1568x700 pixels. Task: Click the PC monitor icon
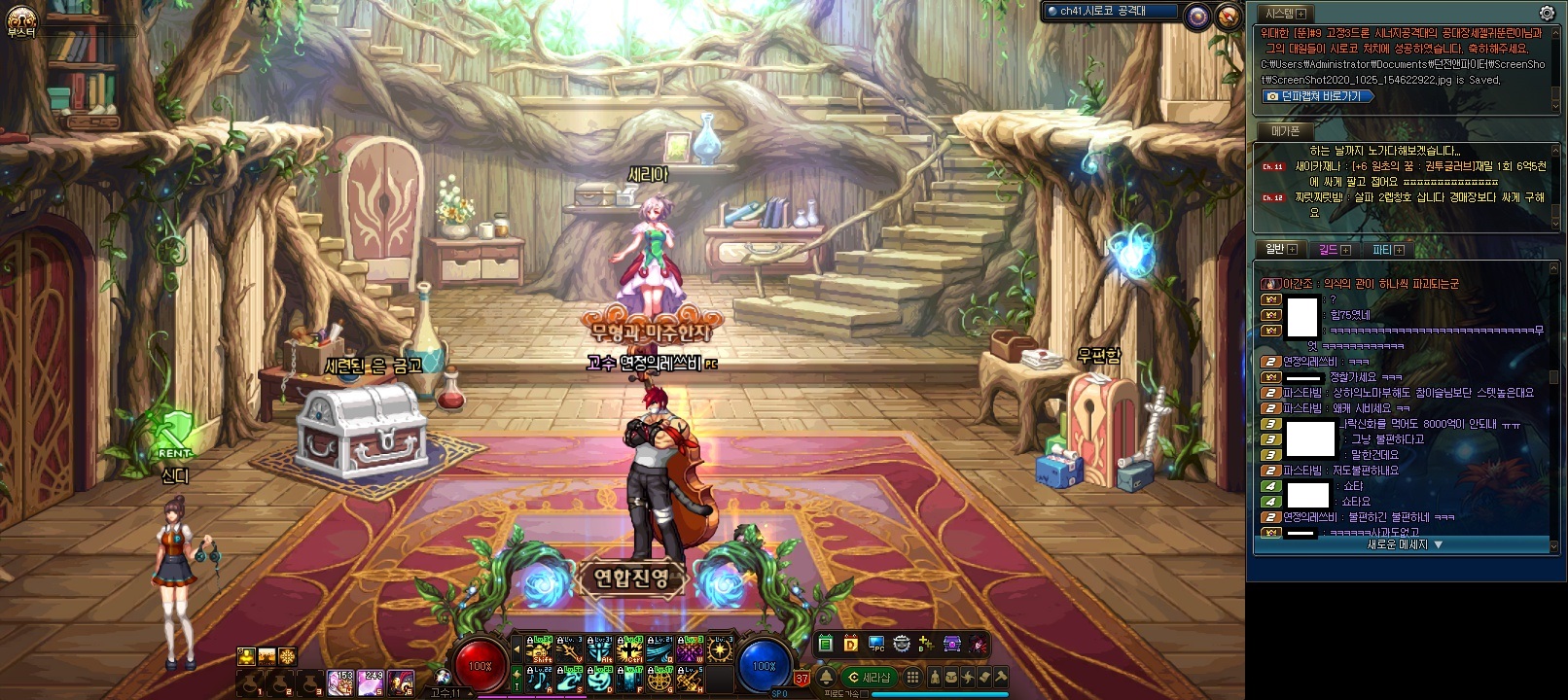coord(876,644)
